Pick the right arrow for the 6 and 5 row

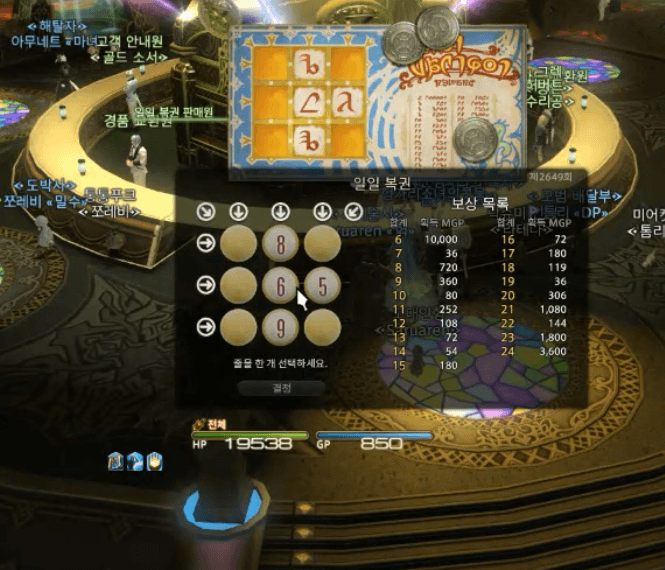[205, 286]
